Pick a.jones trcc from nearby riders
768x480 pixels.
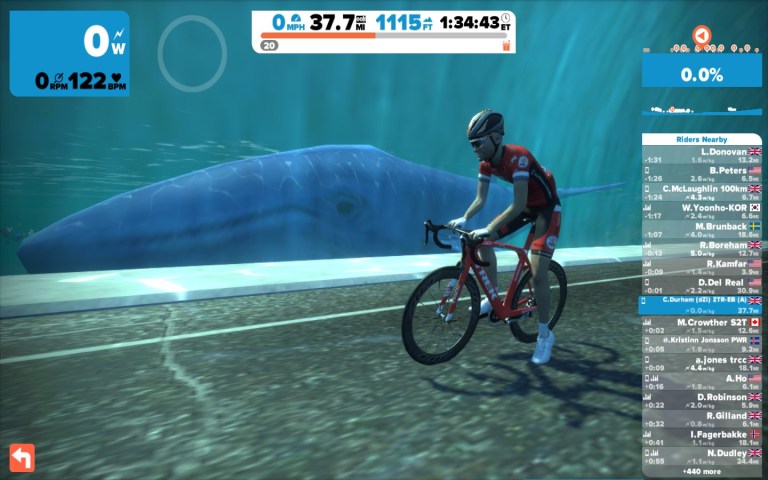tap(701, 363)
